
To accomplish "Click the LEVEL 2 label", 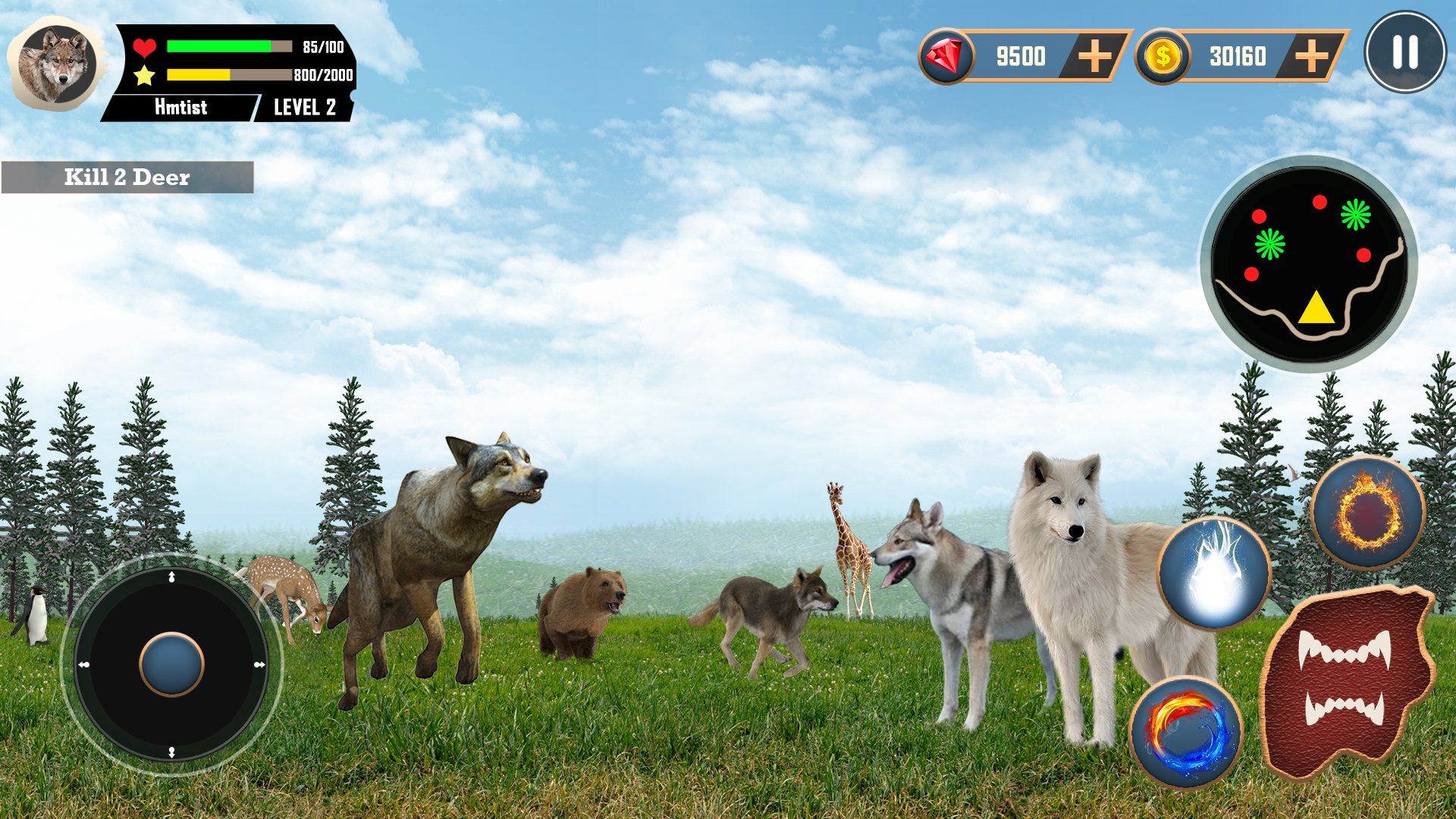I will point(303,108).
